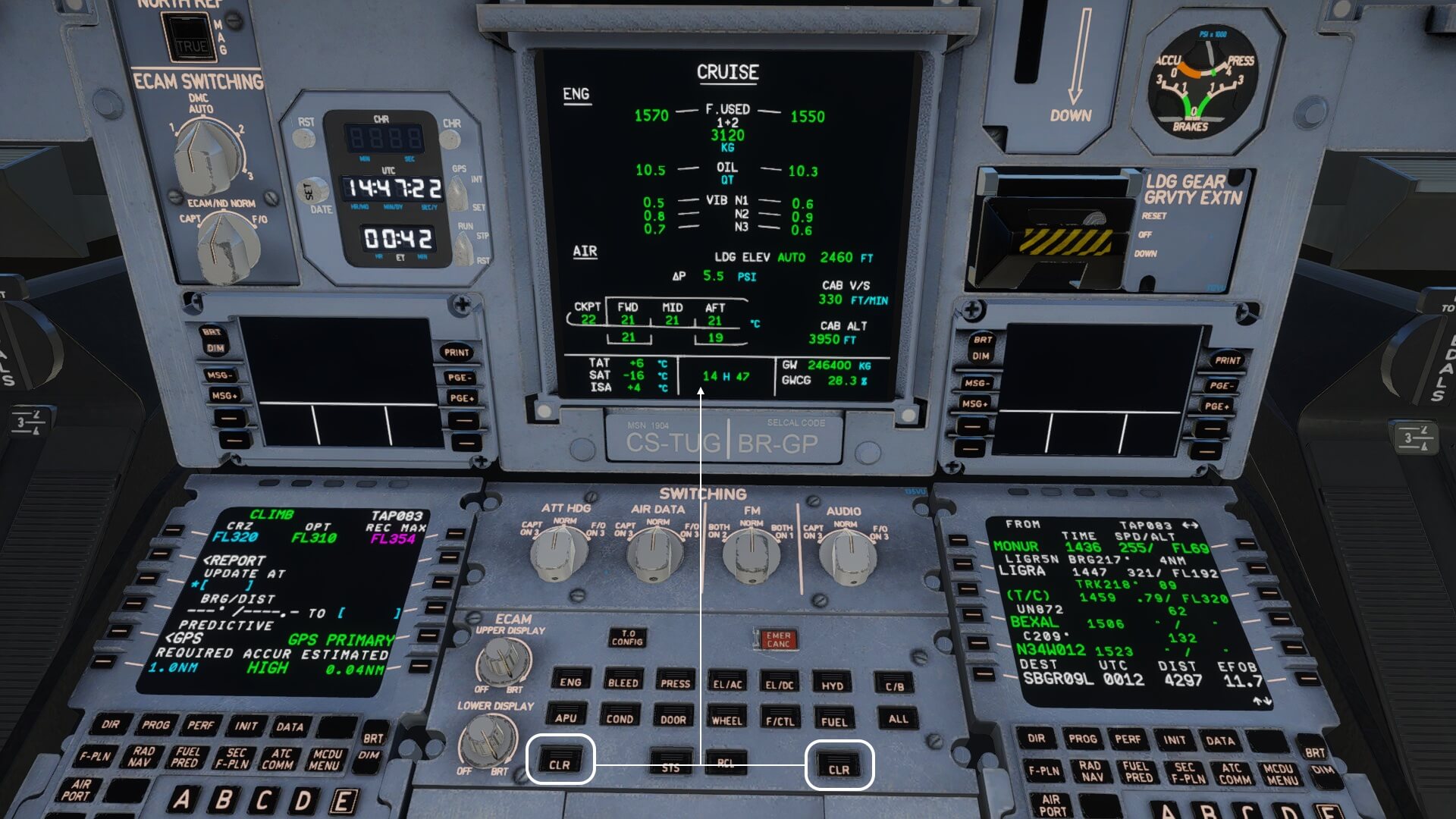Click the RCL recall button
The height and width of the screenshot is (819, 1456).
[x=726, y=761]
